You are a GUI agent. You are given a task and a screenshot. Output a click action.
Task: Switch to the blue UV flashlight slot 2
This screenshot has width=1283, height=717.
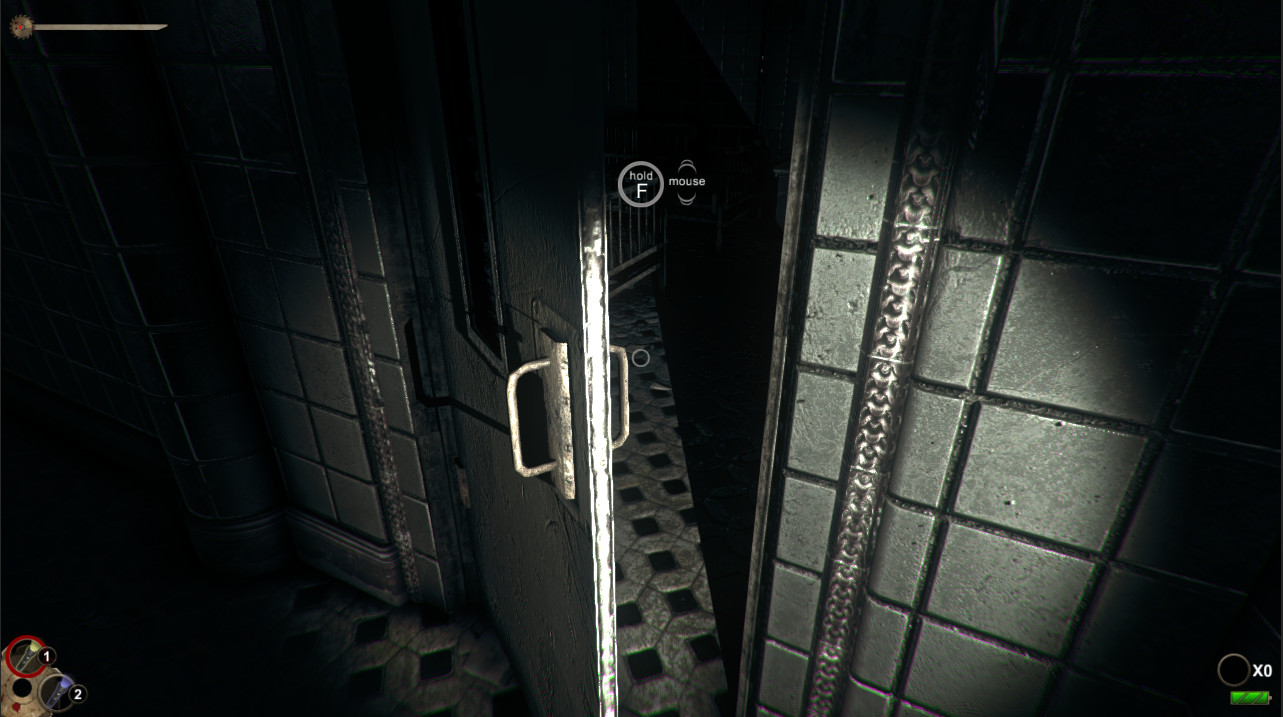coord(57,691)
